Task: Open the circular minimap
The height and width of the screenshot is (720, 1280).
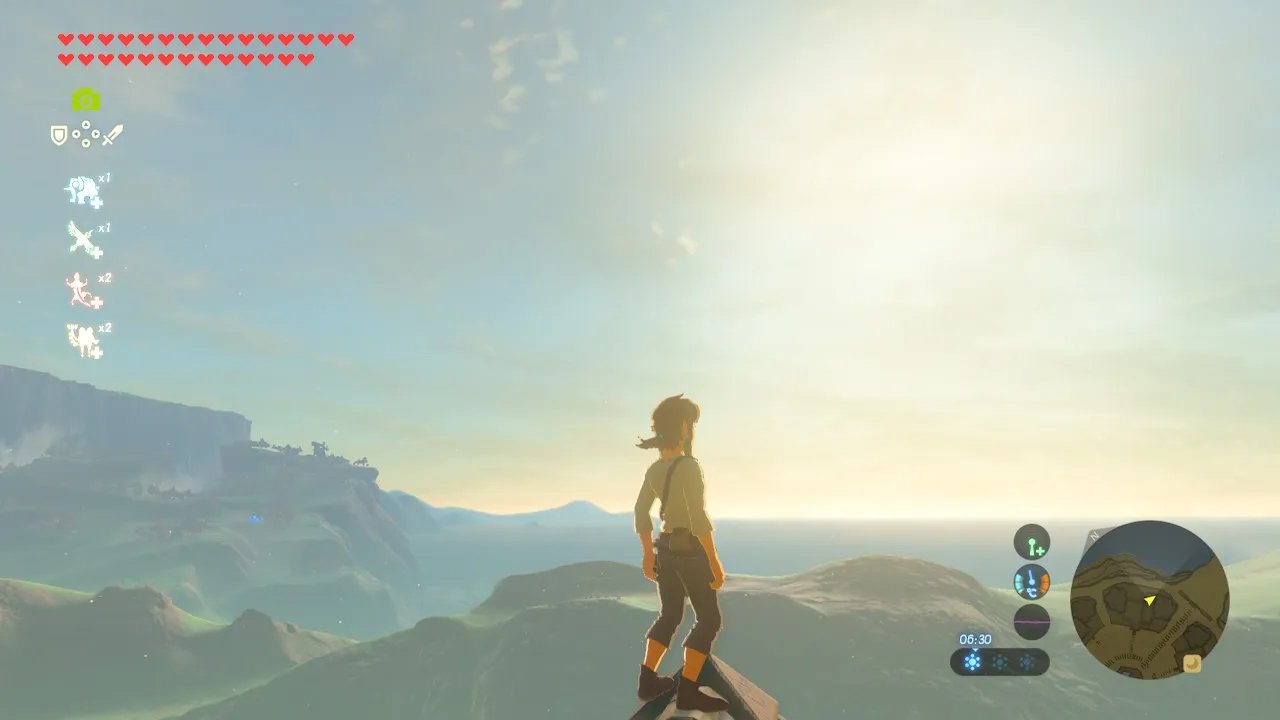Action: click(1149, 600)
